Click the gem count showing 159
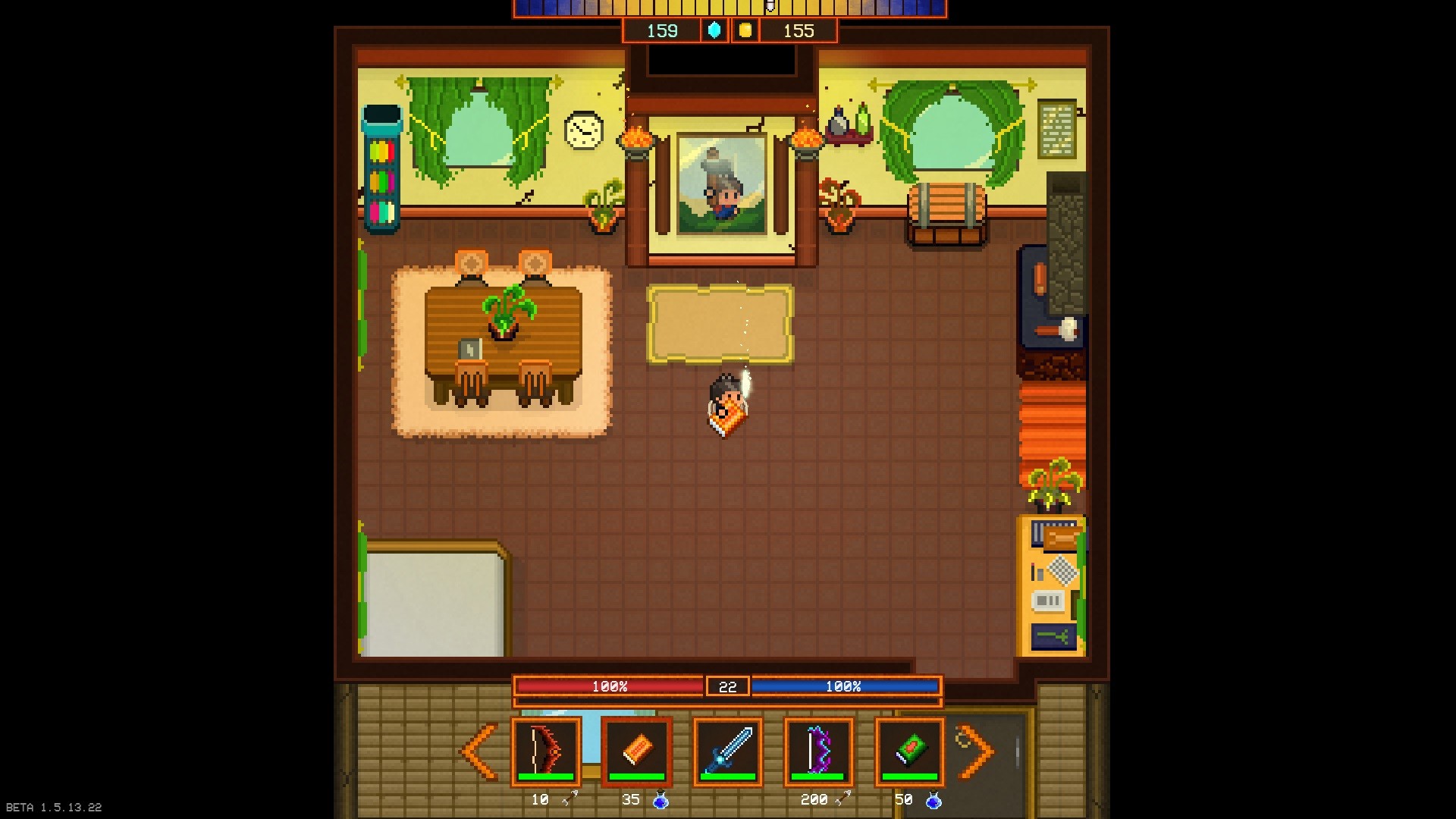The height and width of the screenshot is (819, 1456). click(x=661, y=31)
